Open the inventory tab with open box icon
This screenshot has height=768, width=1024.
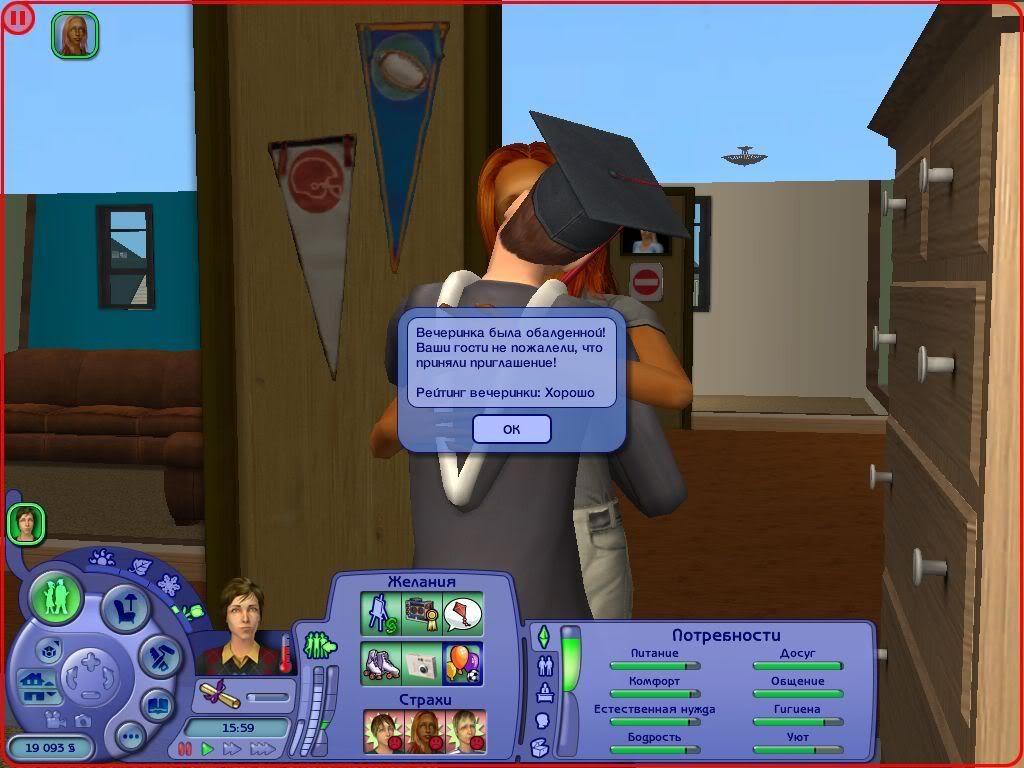pyautogui.click(x=541, y=746)
